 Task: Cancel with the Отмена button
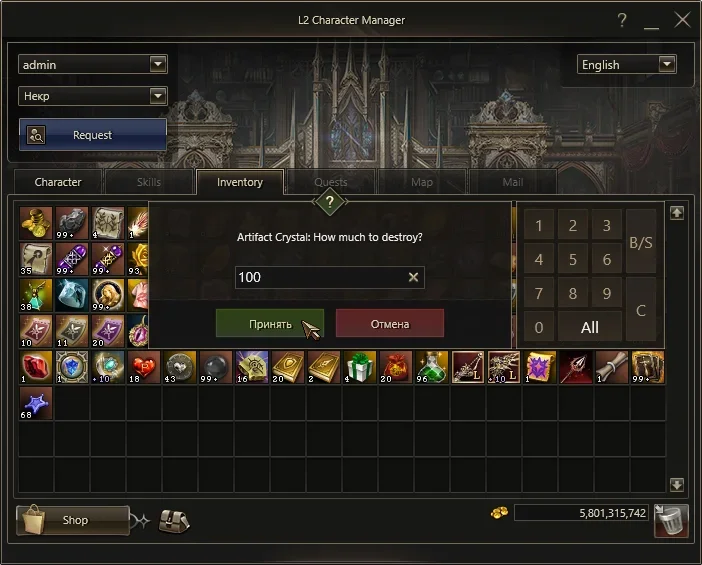click(x=389, y=324)
